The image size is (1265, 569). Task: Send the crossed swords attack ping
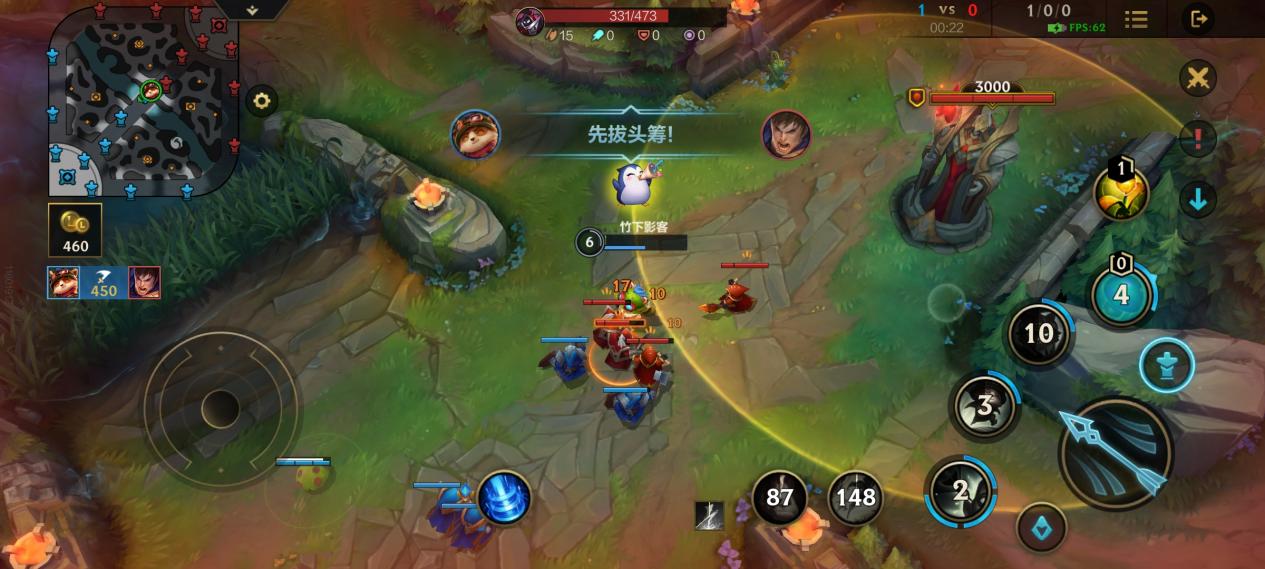1197,78
